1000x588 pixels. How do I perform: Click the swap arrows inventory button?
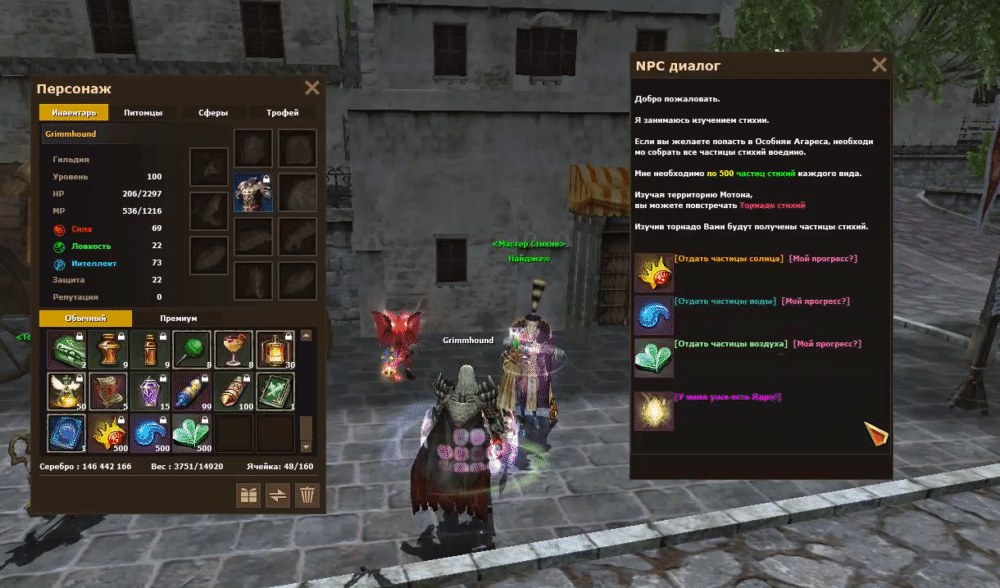click(278, 495)
